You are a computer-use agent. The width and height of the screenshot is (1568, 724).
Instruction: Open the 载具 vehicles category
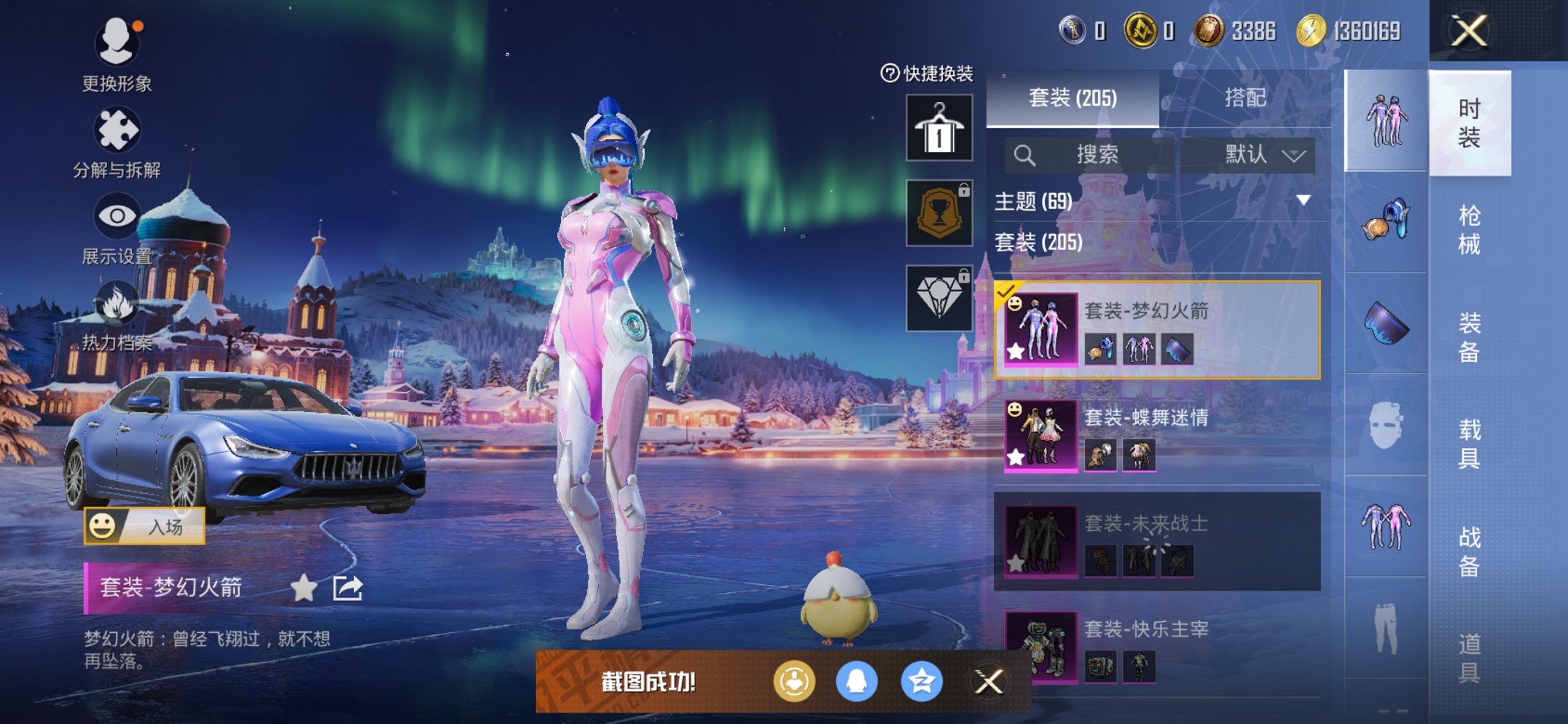[x=1468, y=443]
